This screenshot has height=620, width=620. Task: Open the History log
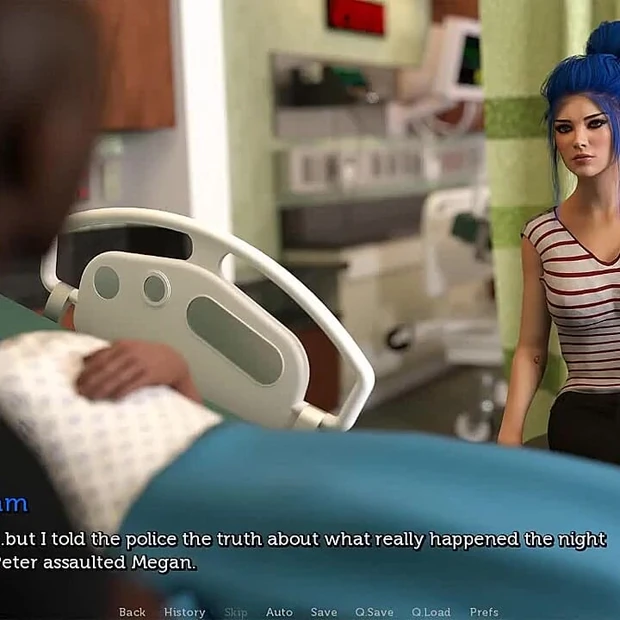(184, 612)
